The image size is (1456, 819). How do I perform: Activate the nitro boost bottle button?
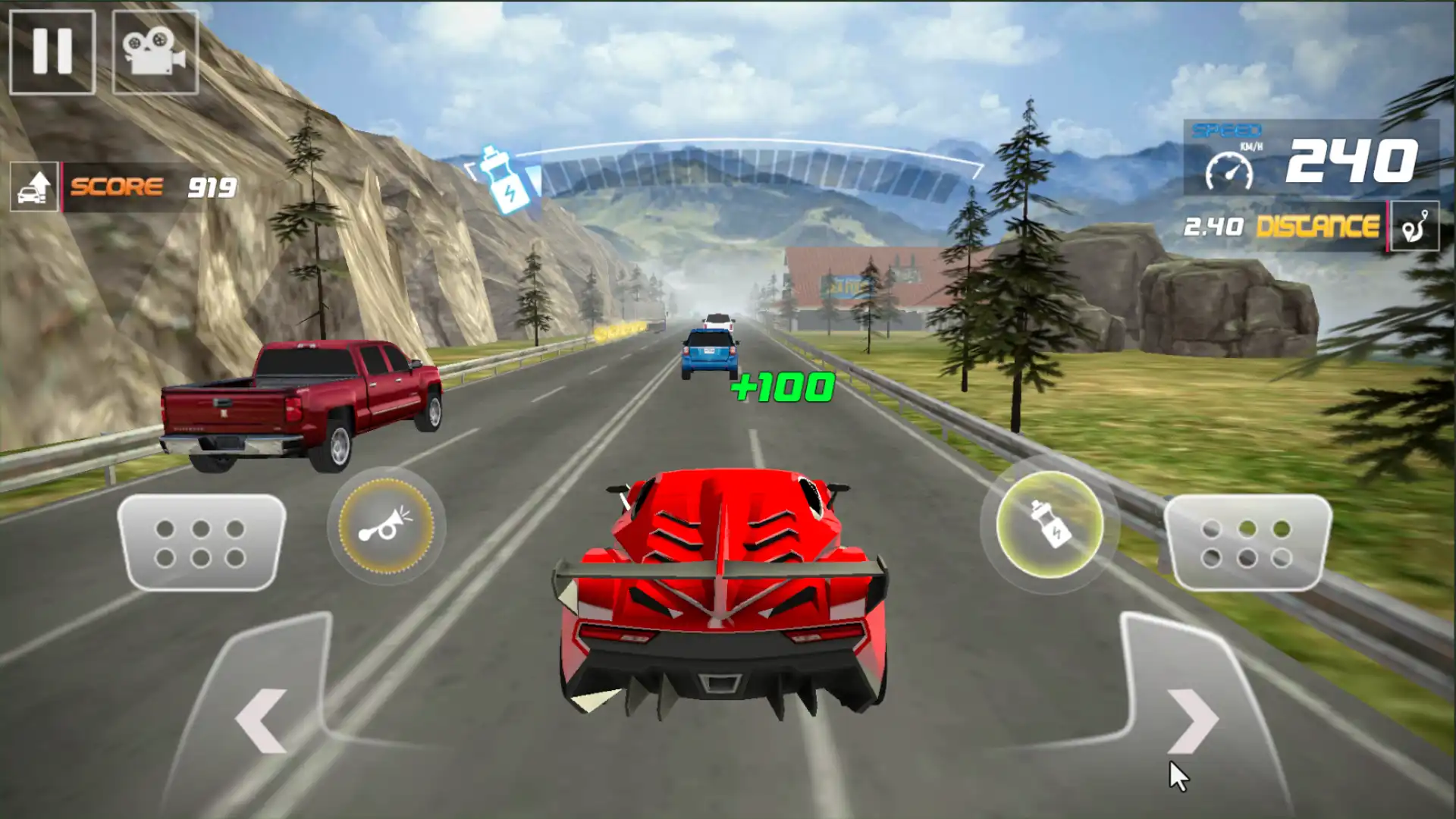(x=1050, y=526)
